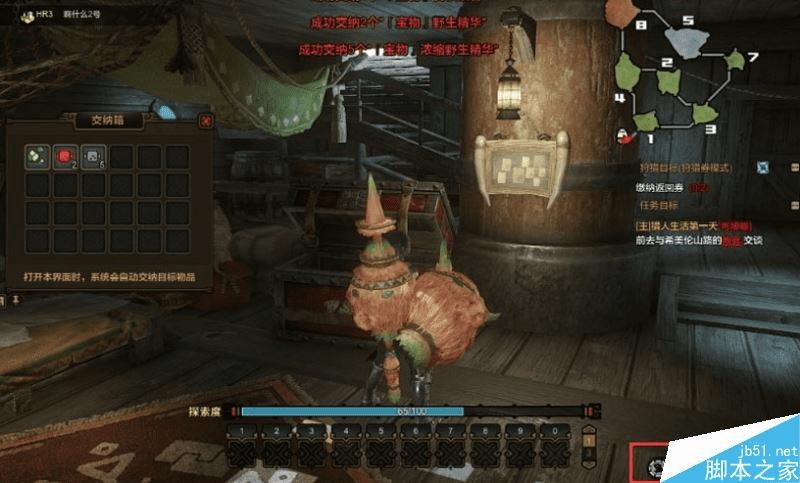Click area 7 on the minimap
This screenshot has height=483, width=800.
737,62
